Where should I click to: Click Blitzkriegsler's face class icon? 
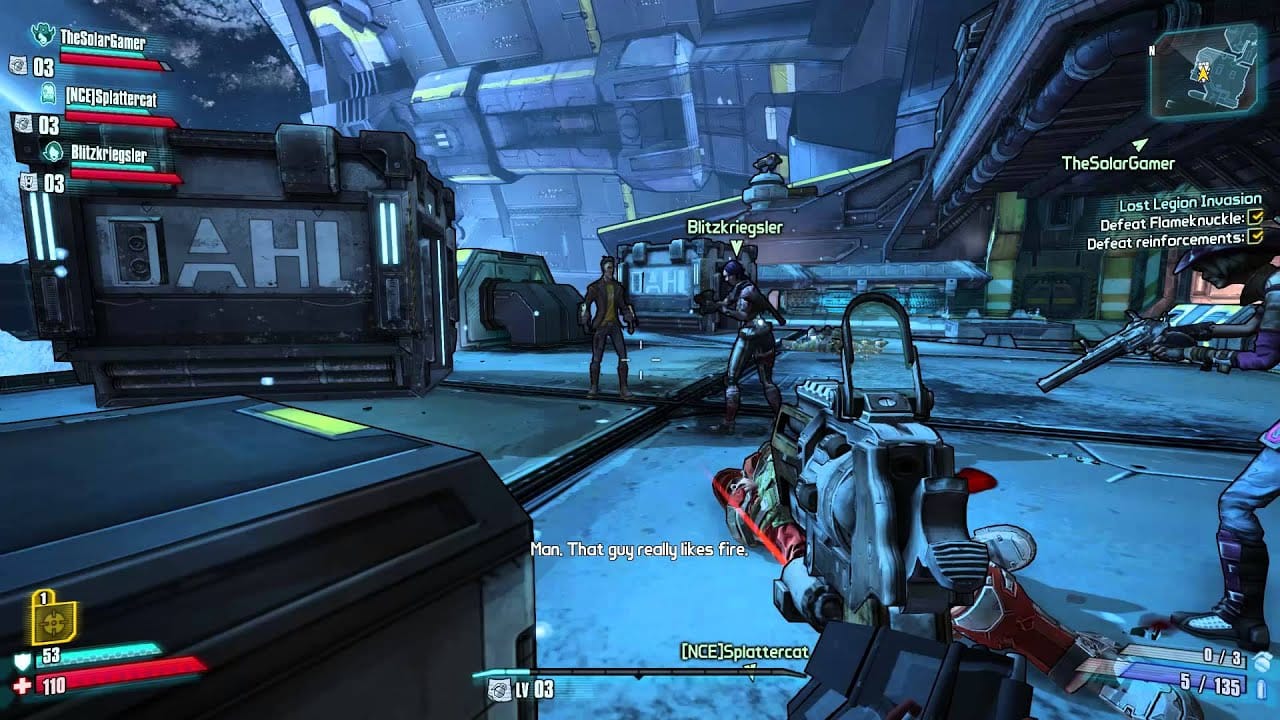[x=52, y=152]
